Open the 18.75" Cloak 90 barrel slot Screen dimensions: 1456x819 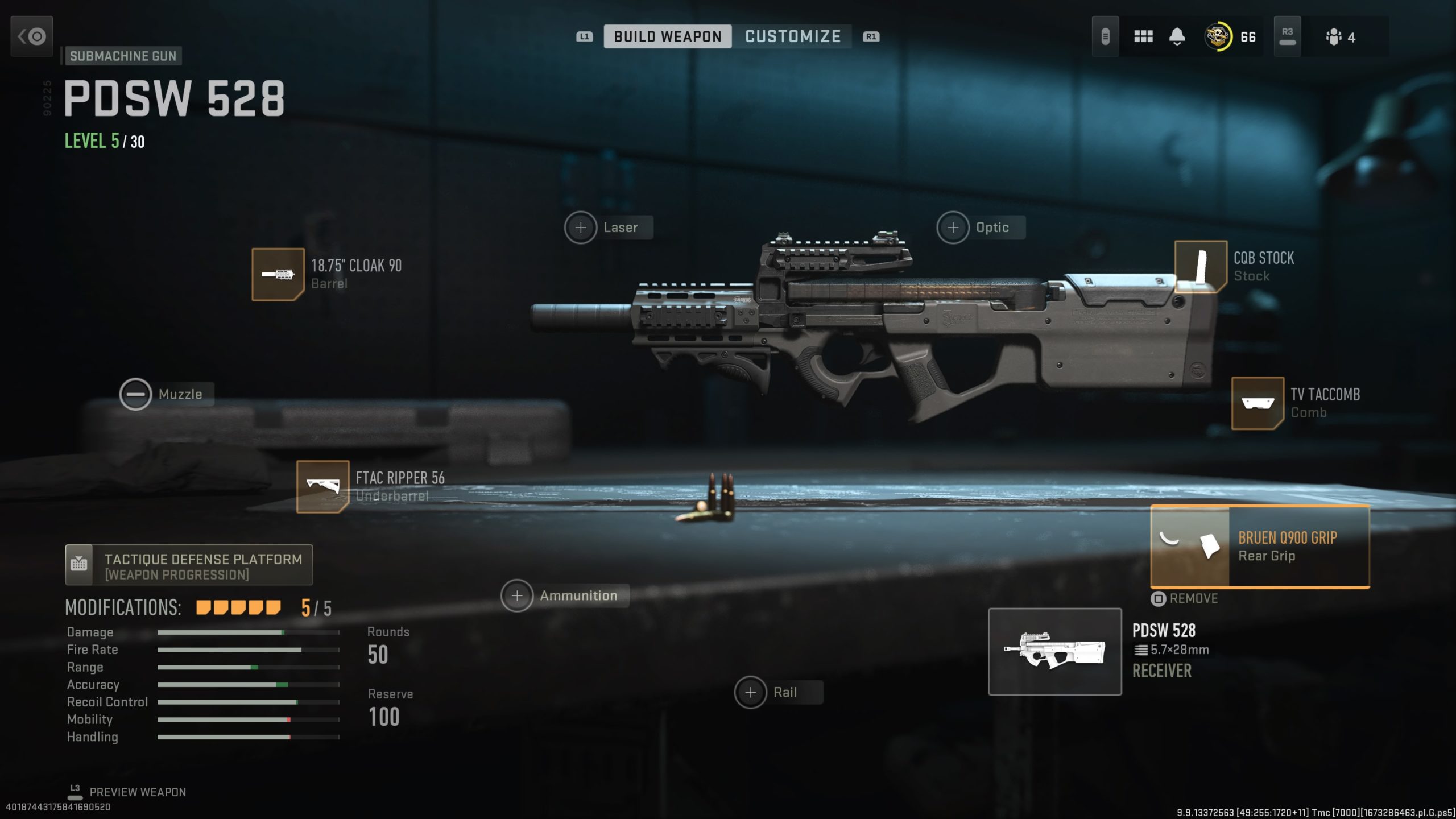278,274
